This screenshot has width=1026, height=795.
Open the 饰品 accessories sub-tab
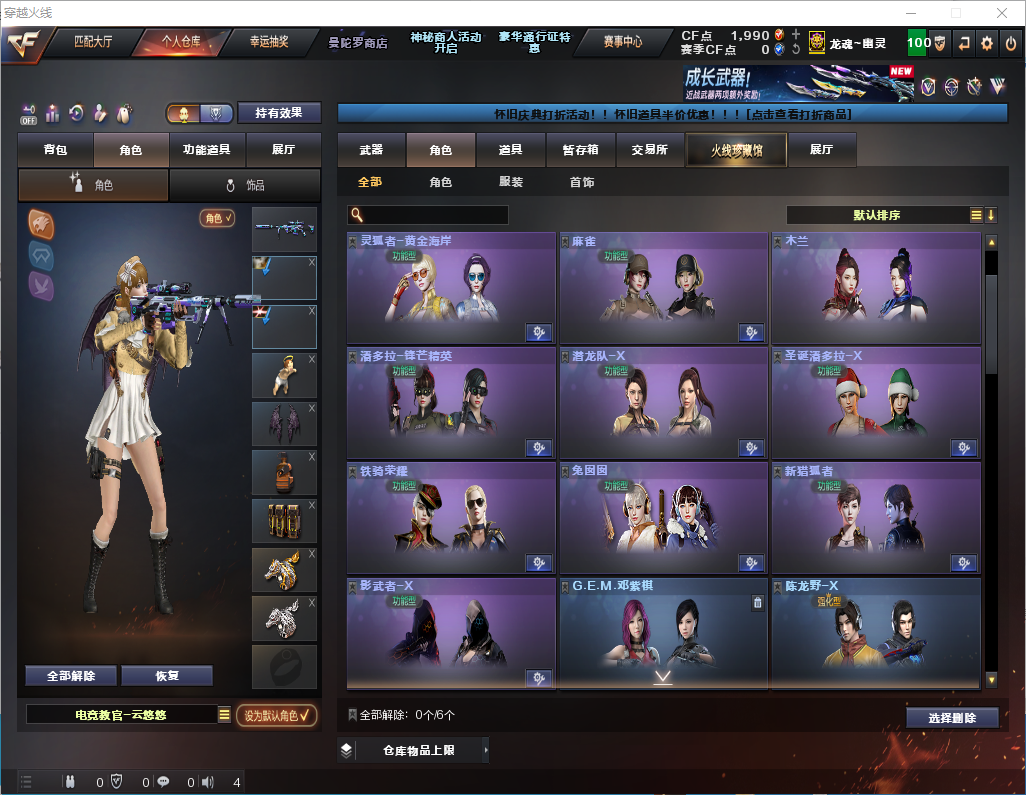[x=245, y=185]
